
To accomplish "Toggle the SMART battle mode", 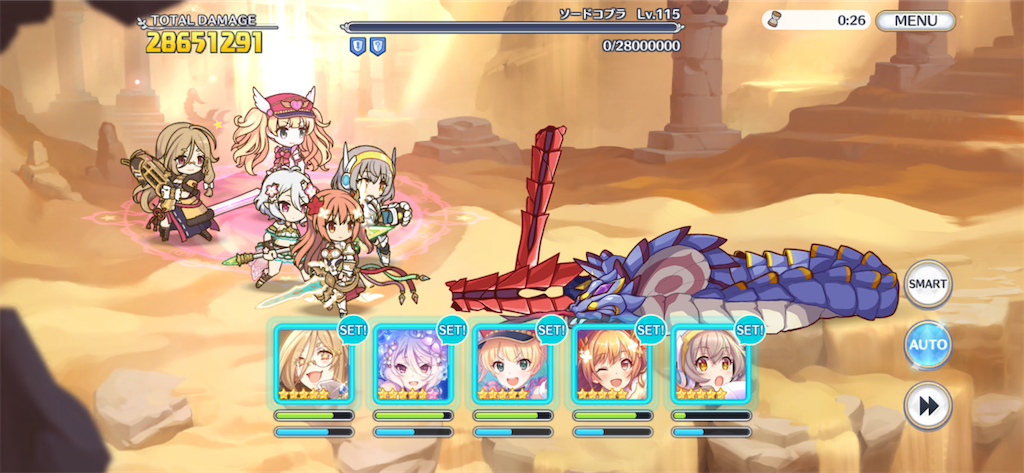I will click(927, 284).
